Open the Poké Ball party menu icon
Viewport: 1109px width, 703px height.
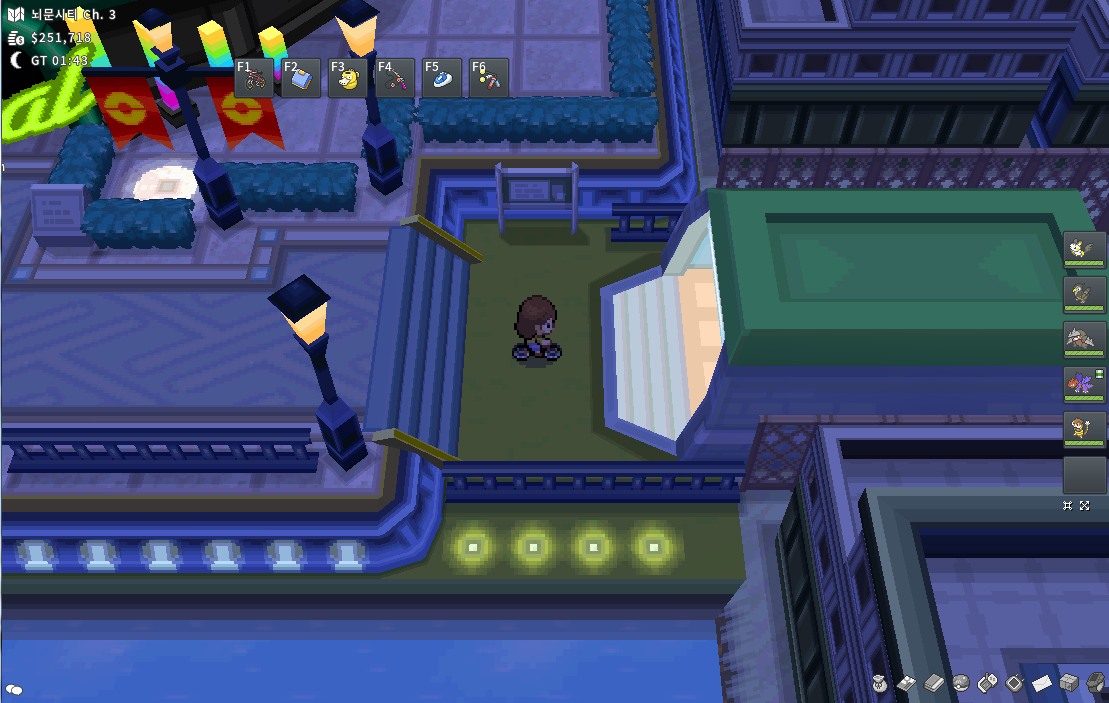click(960, 683)
